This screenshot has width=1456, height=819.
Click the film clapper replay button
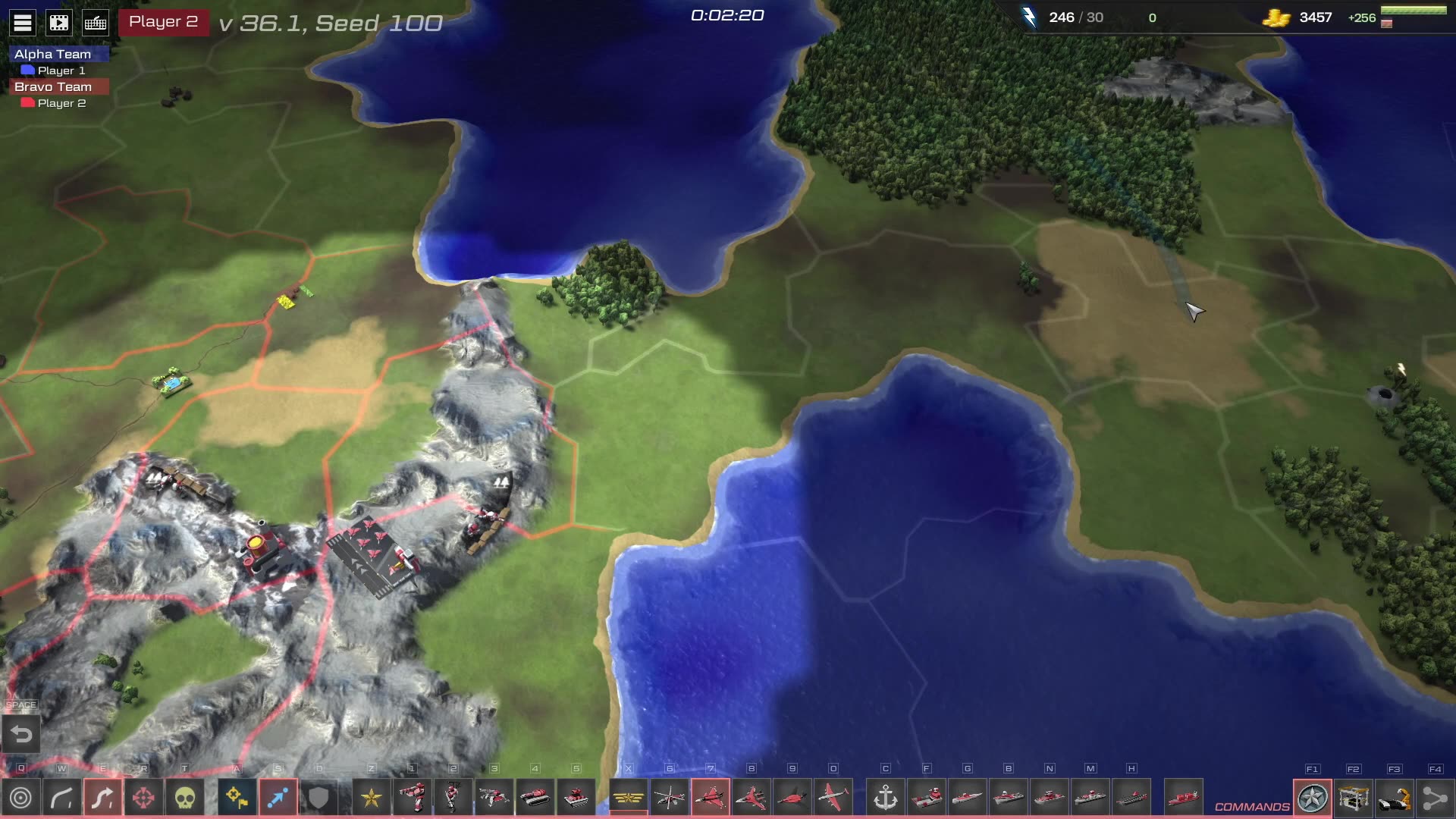[x=59, y=23]
